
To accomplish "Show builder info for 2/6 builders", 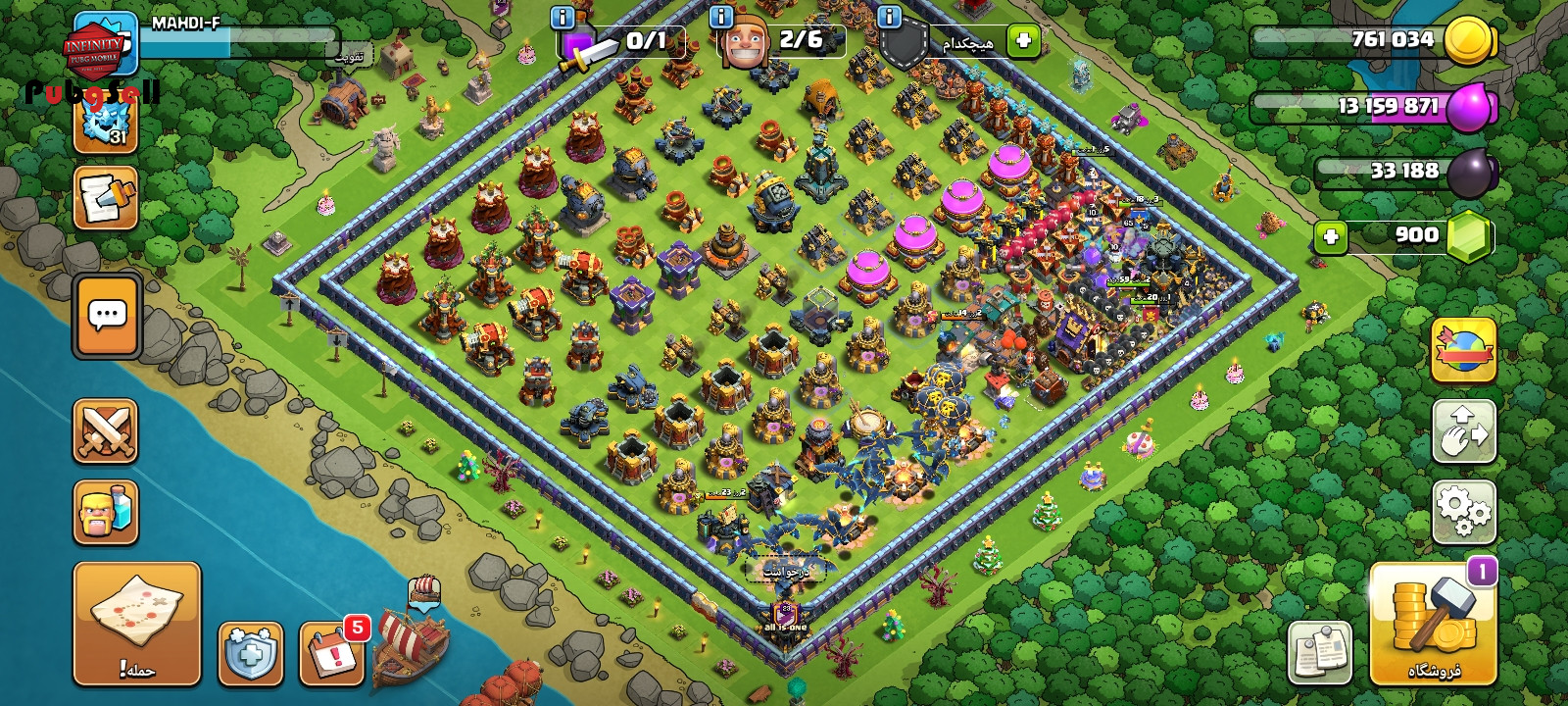I will click(x=721, y=17).
